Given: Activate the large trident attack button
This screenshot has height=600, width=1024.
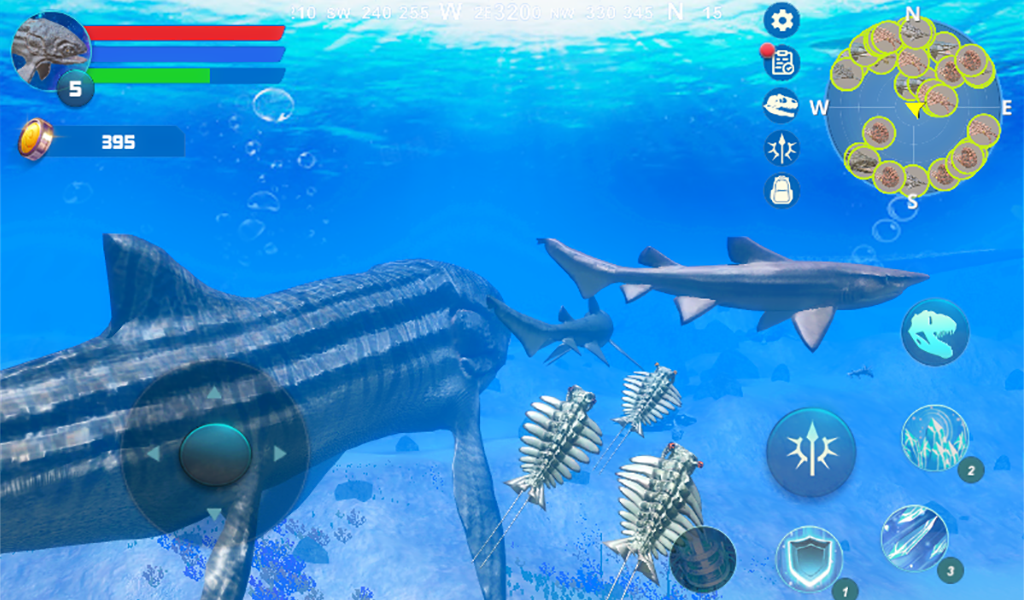Looking at the screenshot, I should (x=811, y=451).
